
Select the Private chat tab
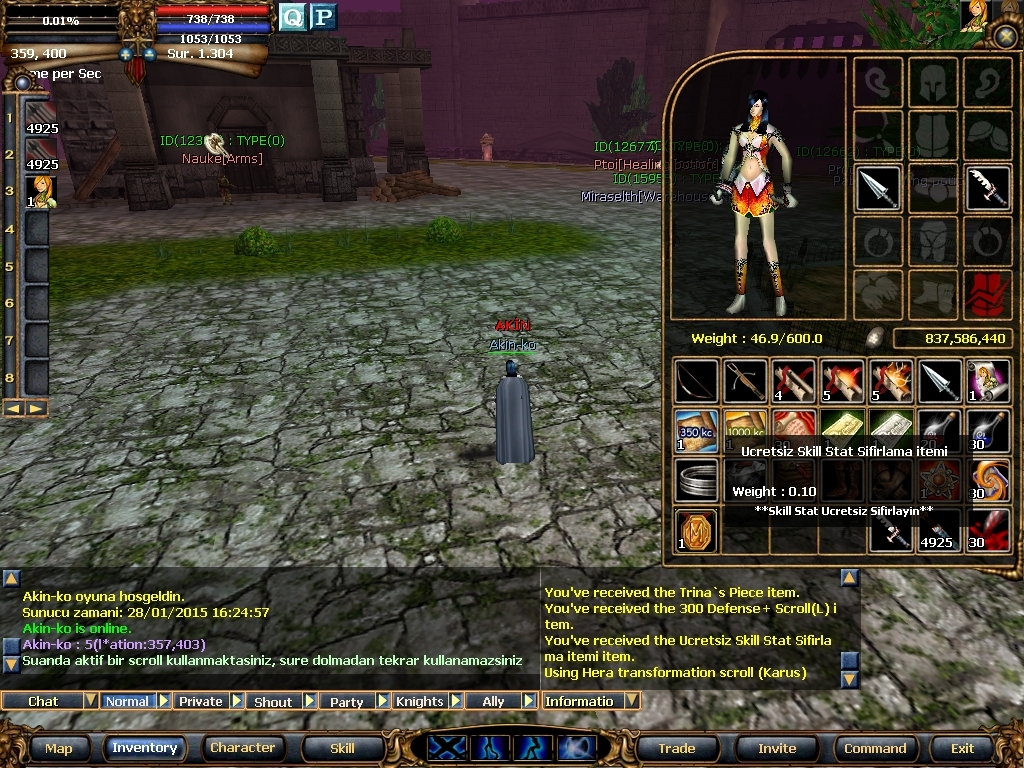tap(200, 701)
